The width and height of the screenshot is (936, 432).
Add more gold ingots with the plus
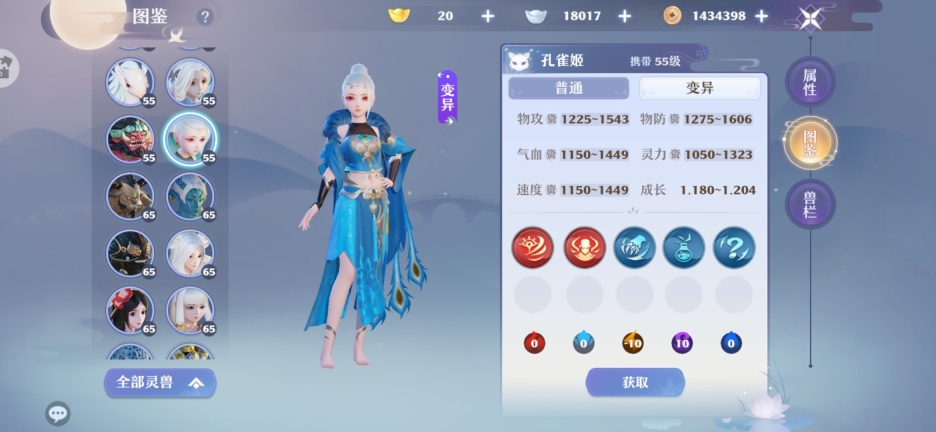click(487, 16)
